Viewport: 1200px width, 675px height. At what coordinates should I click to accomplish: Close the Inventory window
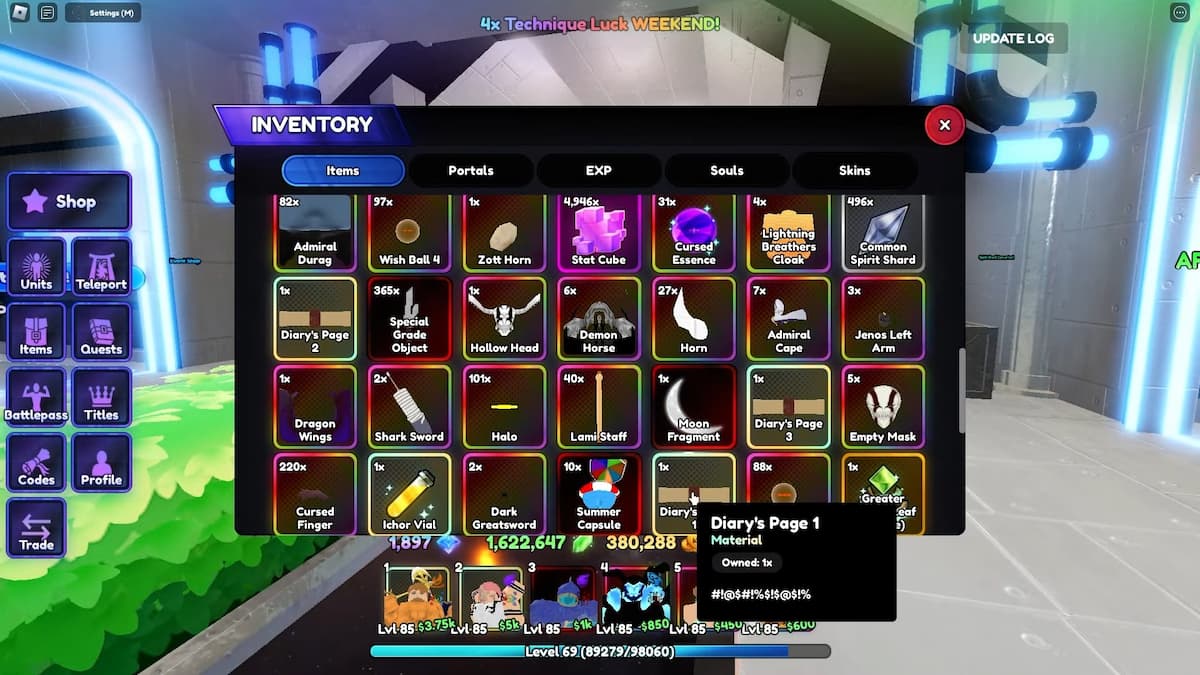(944, 125)
